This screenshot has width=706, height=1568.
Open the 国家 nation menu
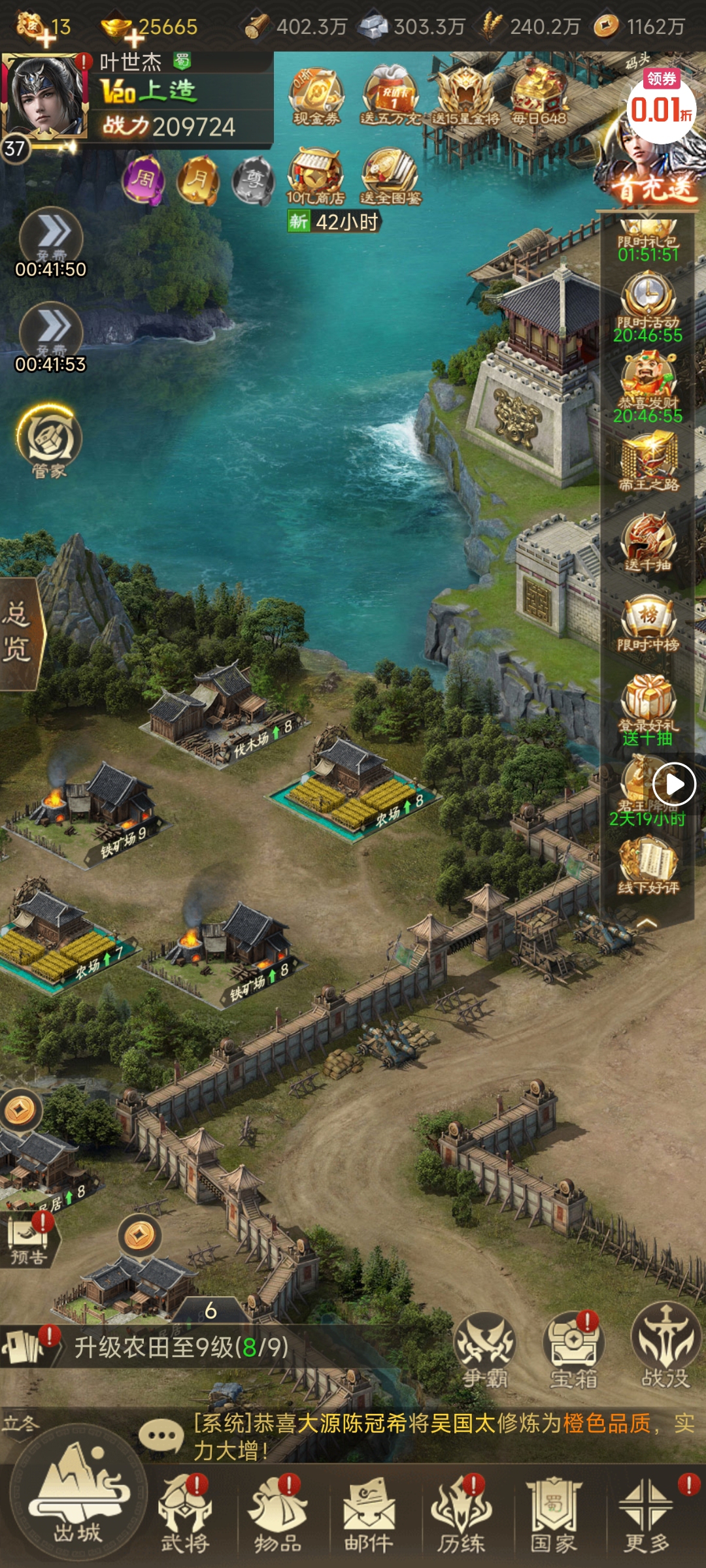pyautogui.click(x=554, y=1516)
